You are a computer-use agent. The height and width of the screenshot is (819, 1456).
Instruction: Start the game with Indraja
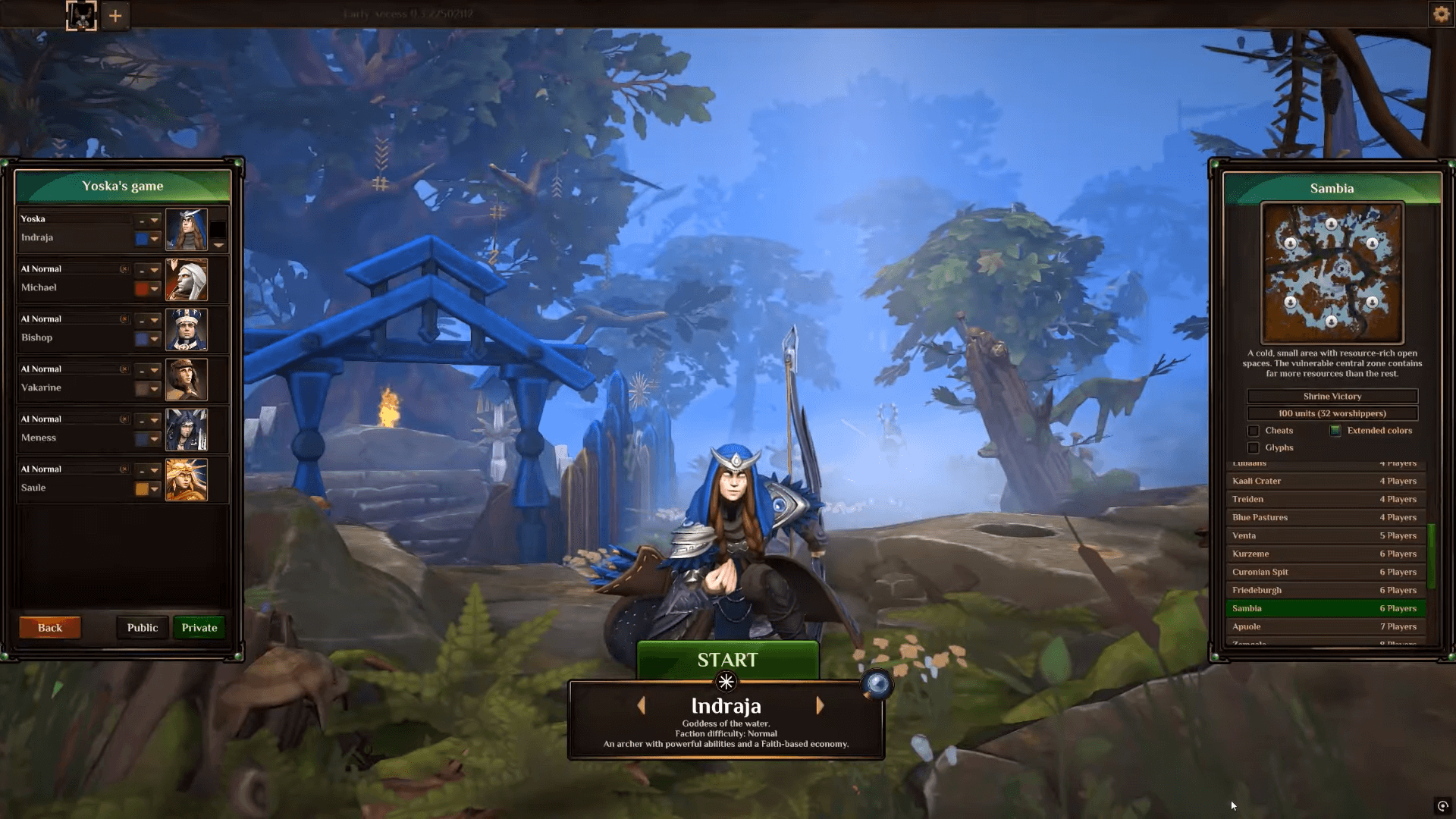tap(727, 660)
